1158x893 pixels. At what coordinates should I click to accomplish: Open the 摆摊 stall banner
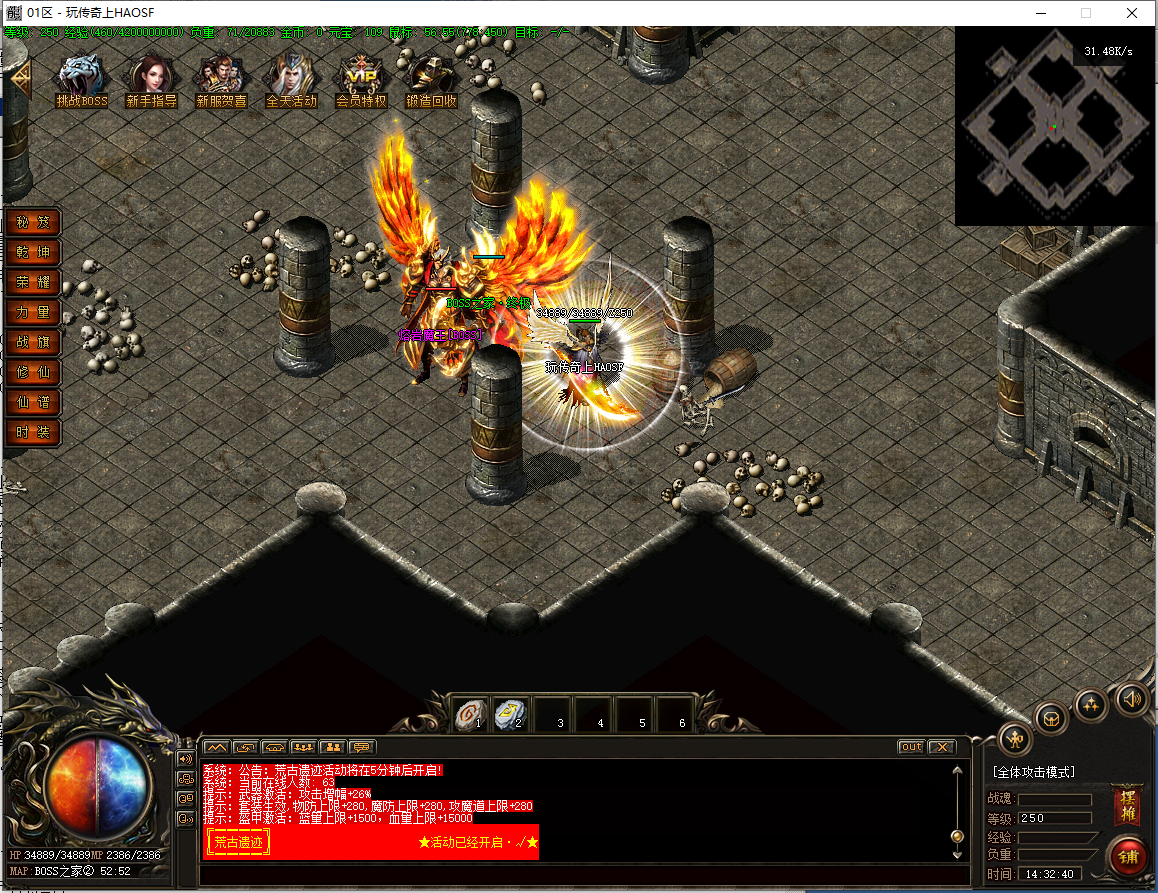1128,806
